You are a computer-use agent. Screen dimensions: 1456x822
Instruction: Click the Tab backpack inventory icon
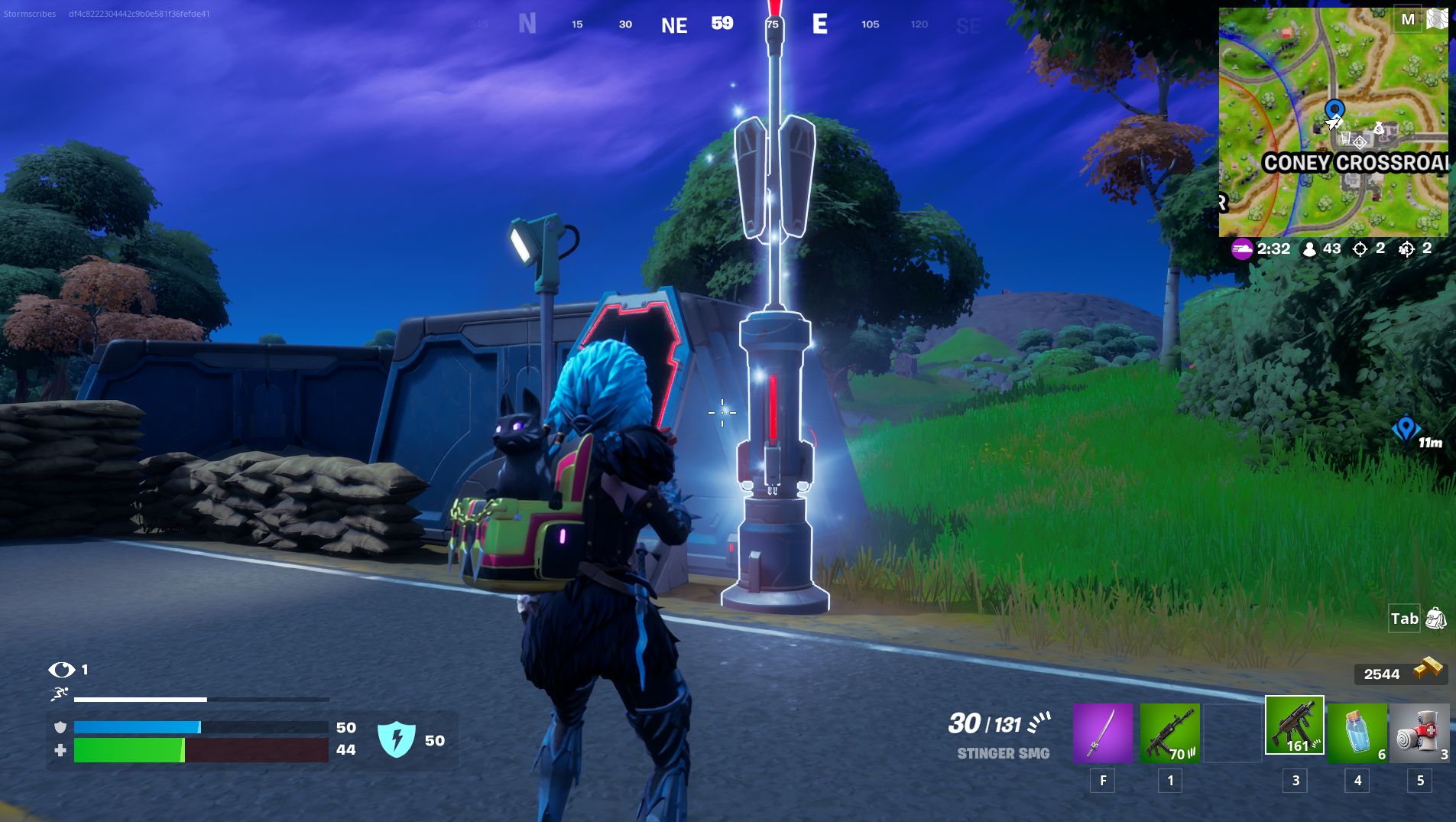[x=1430, y=619]
